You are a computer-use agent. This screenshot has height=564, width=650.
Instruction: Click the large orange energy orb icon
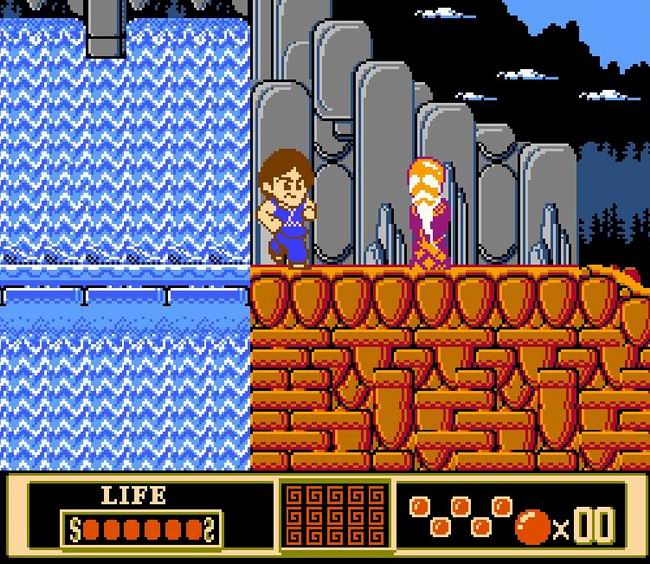pyautogui.click(x=533, y=524)
